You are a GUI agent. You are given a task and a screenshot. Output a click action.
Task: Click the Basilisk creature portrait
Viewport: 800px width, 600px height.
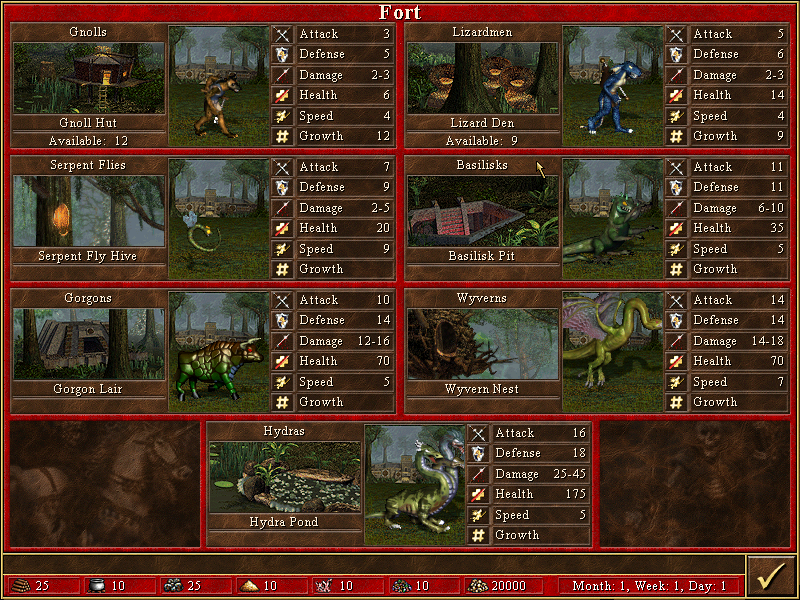613,218
